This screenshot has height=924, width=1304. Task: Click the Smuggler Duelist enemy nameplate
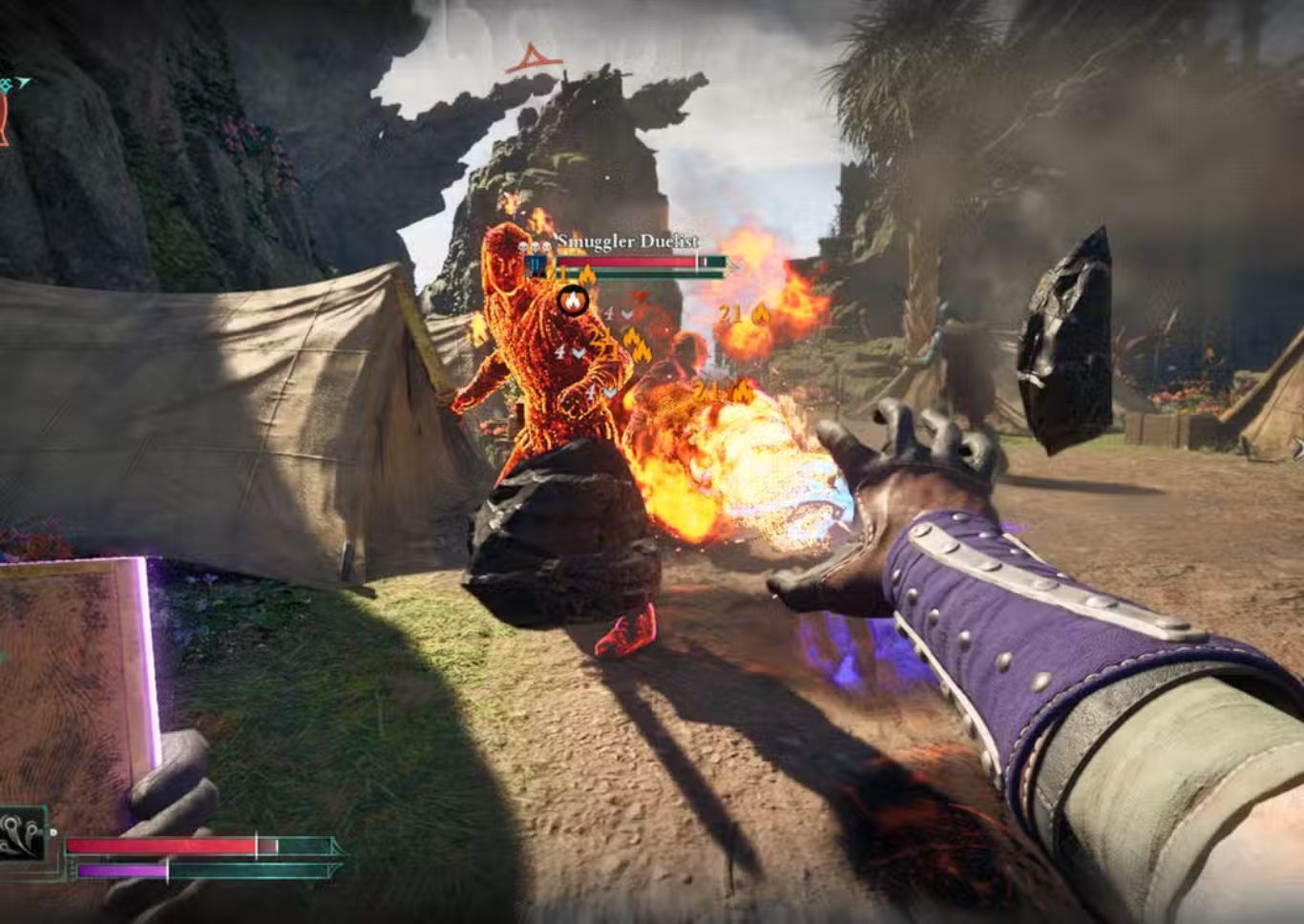pyautogui.click(x=628, y=241)
